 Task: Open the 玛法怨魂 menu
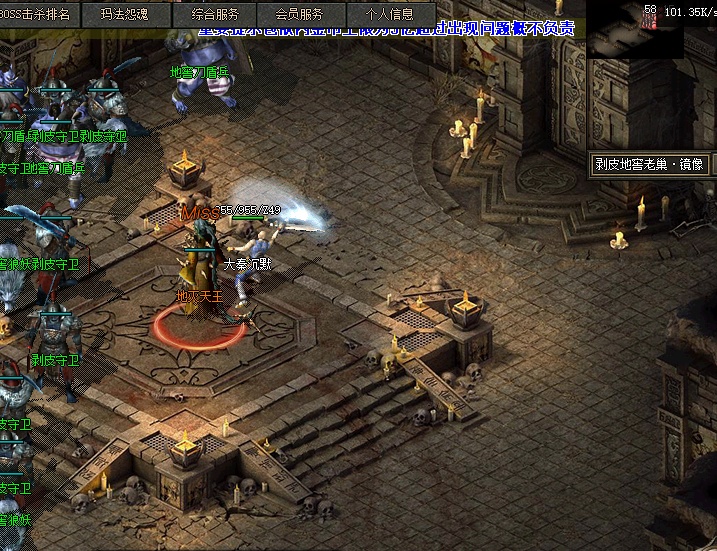[x=125, y=14]
